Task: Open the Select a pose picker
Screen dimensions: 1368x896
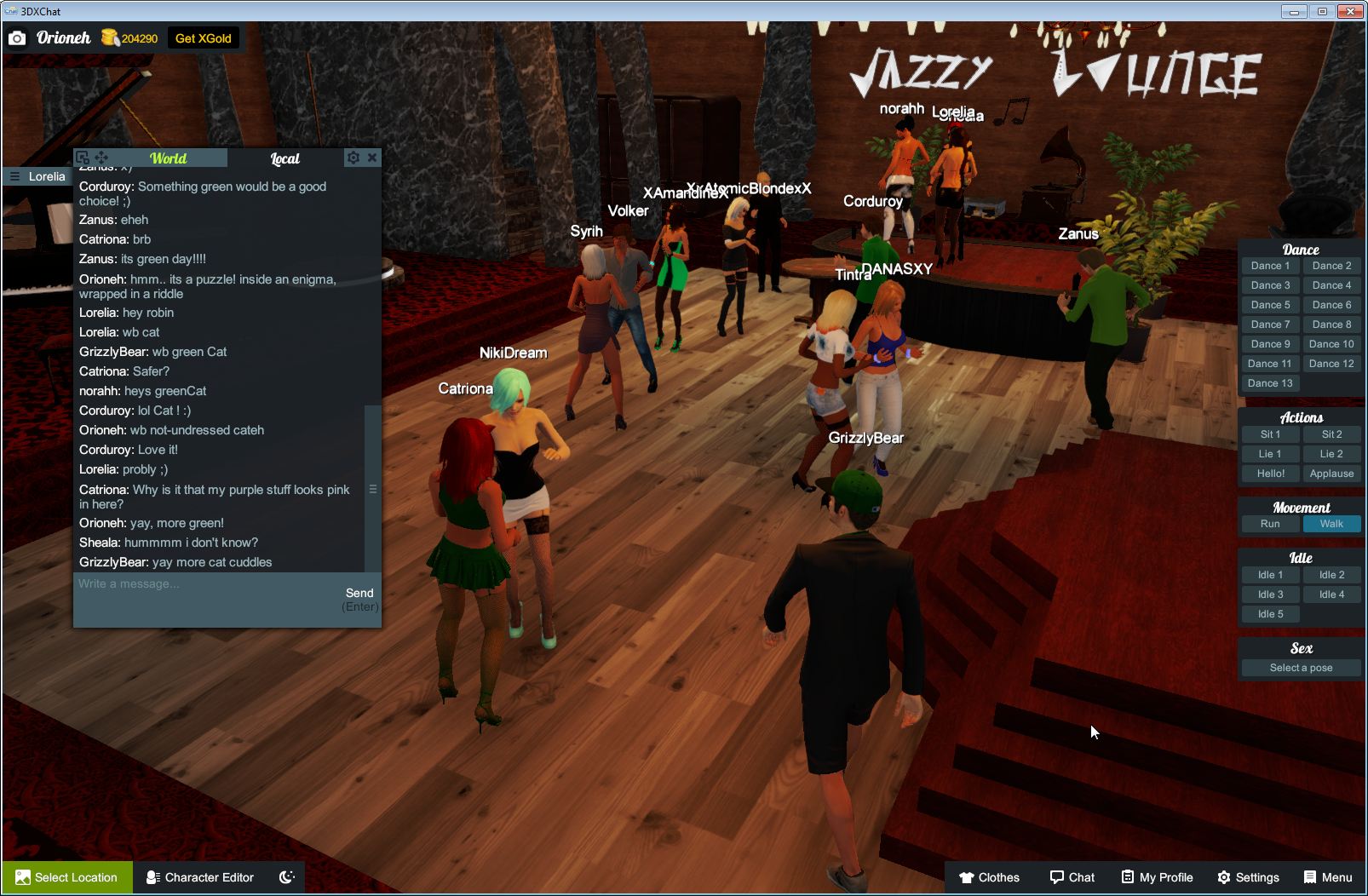Action: tap(1301, 668)
